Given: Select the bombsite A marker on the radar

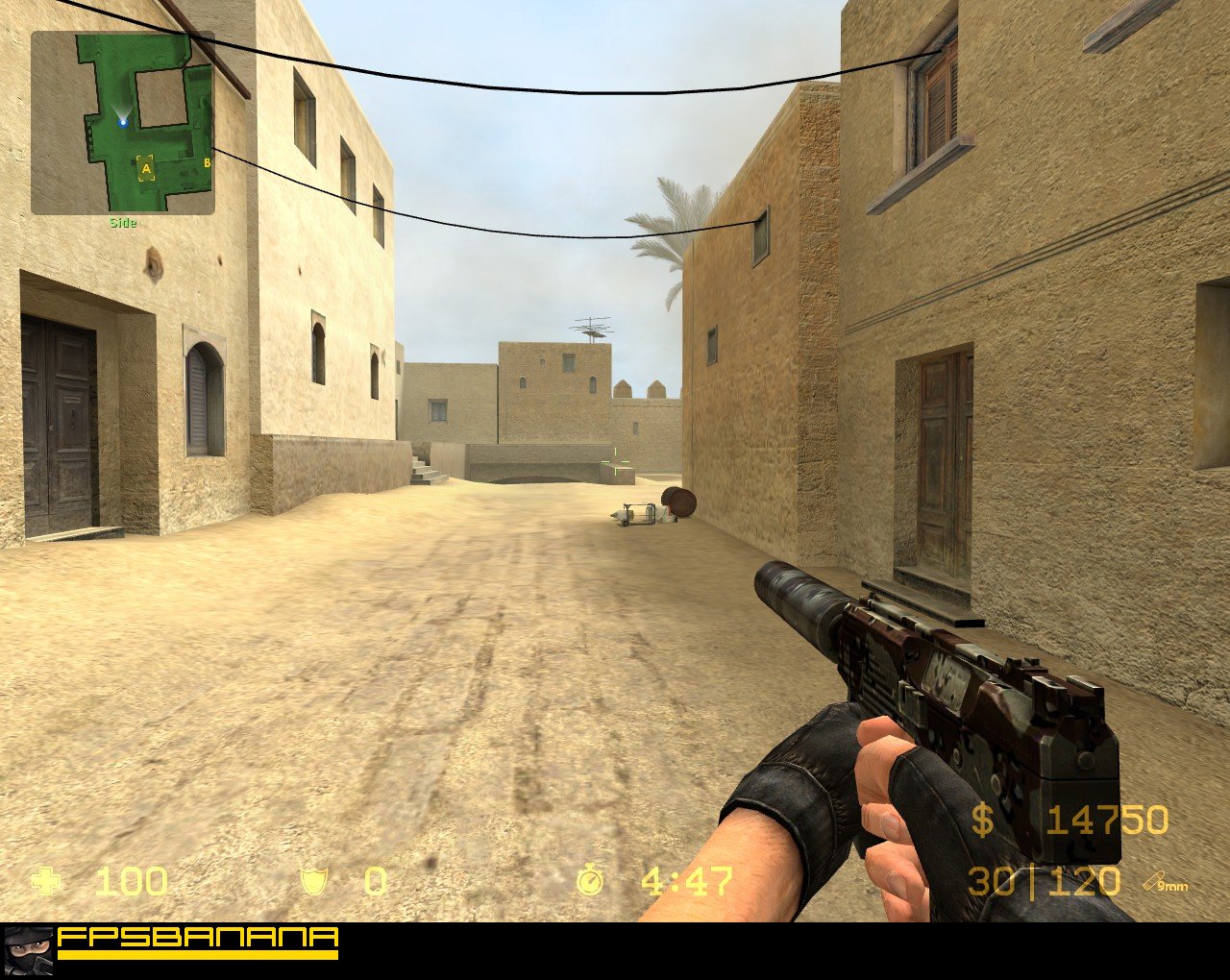Looking at the screenshot, I should pyautogui.click(x=146, y=168).
